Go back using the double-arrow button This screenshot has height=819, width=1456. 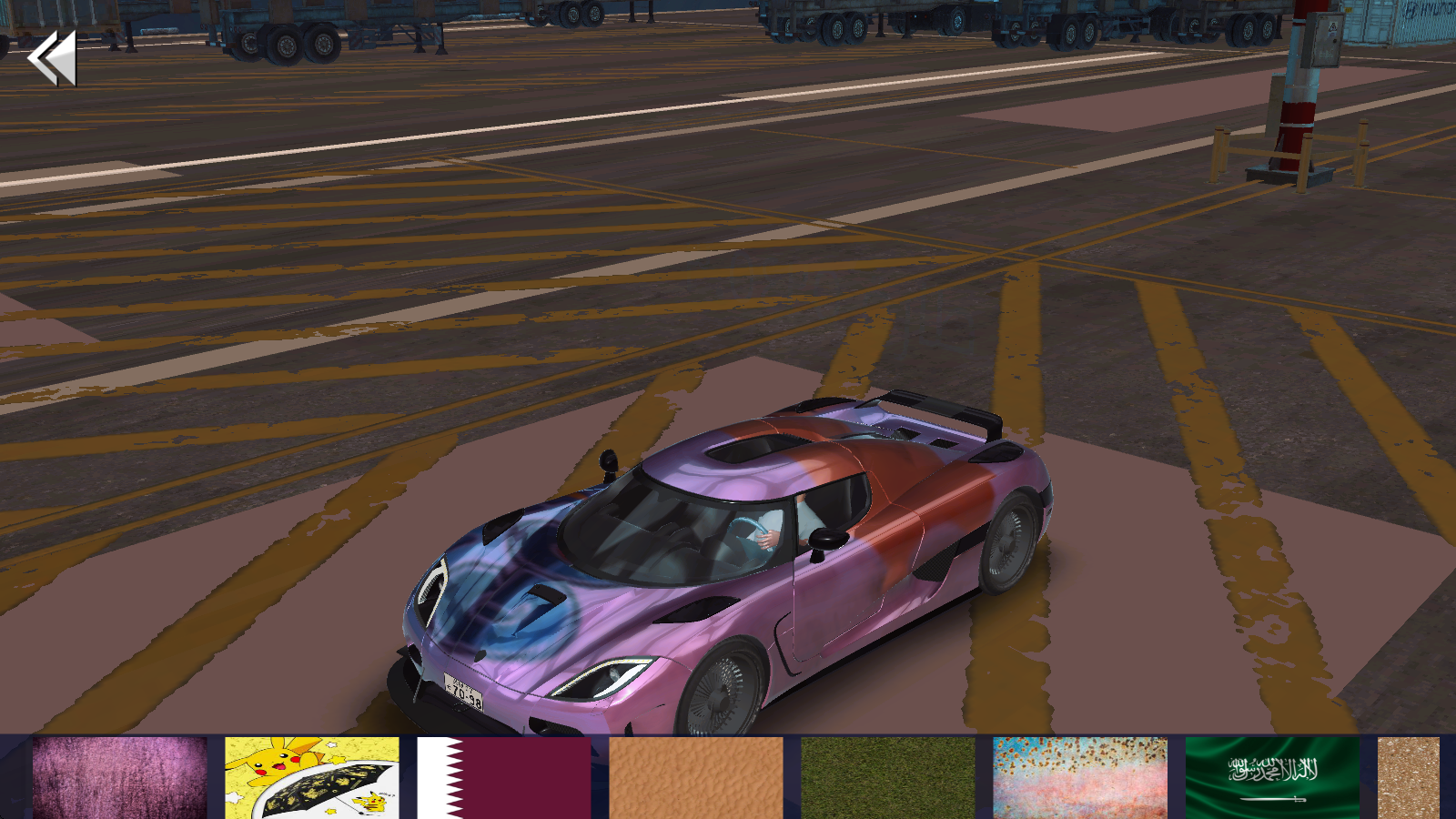click(x=52, y=58)
